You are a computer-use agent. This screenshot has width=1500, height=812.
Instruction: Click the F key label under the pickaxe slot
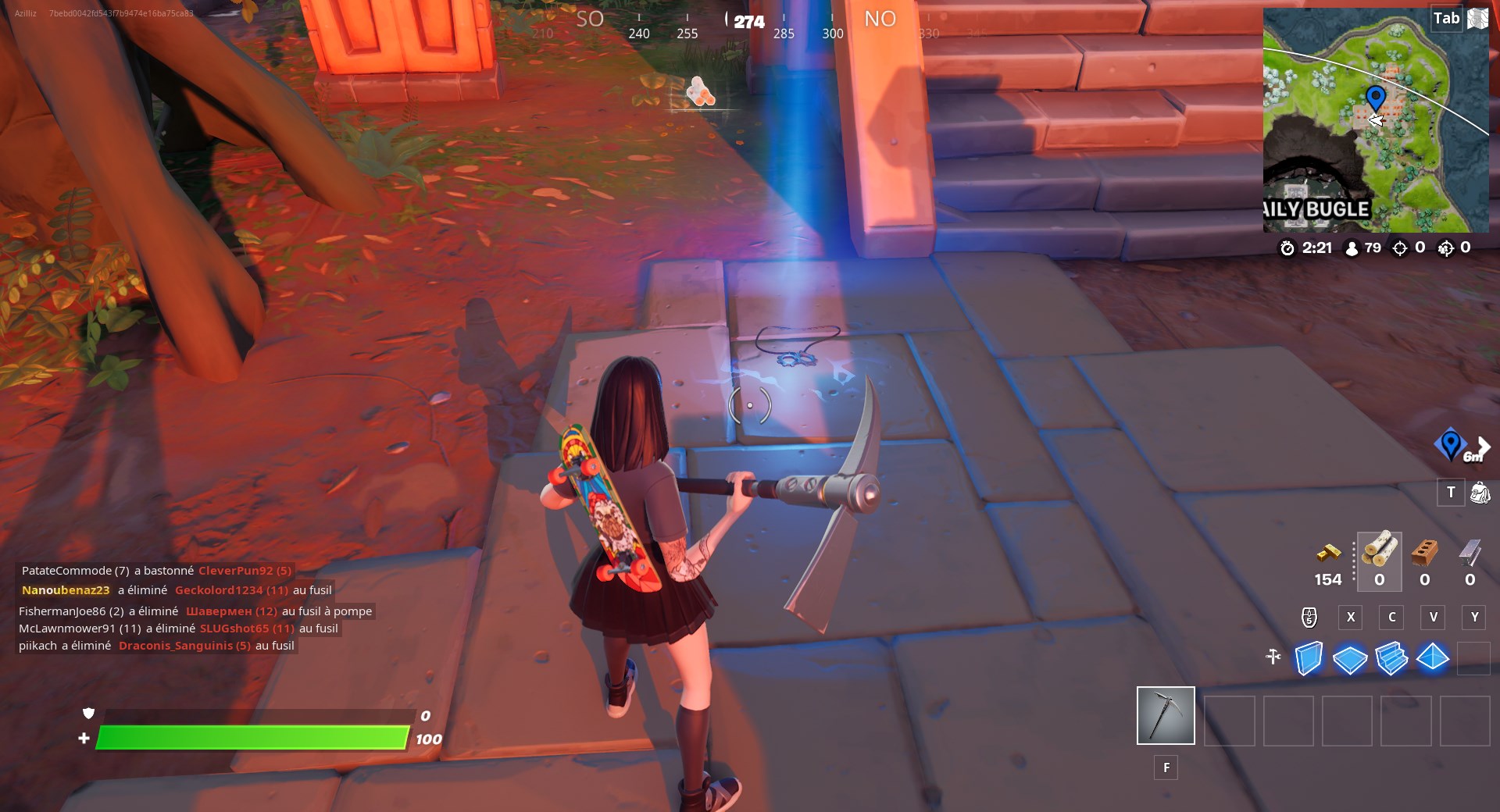pos(1166,767)
